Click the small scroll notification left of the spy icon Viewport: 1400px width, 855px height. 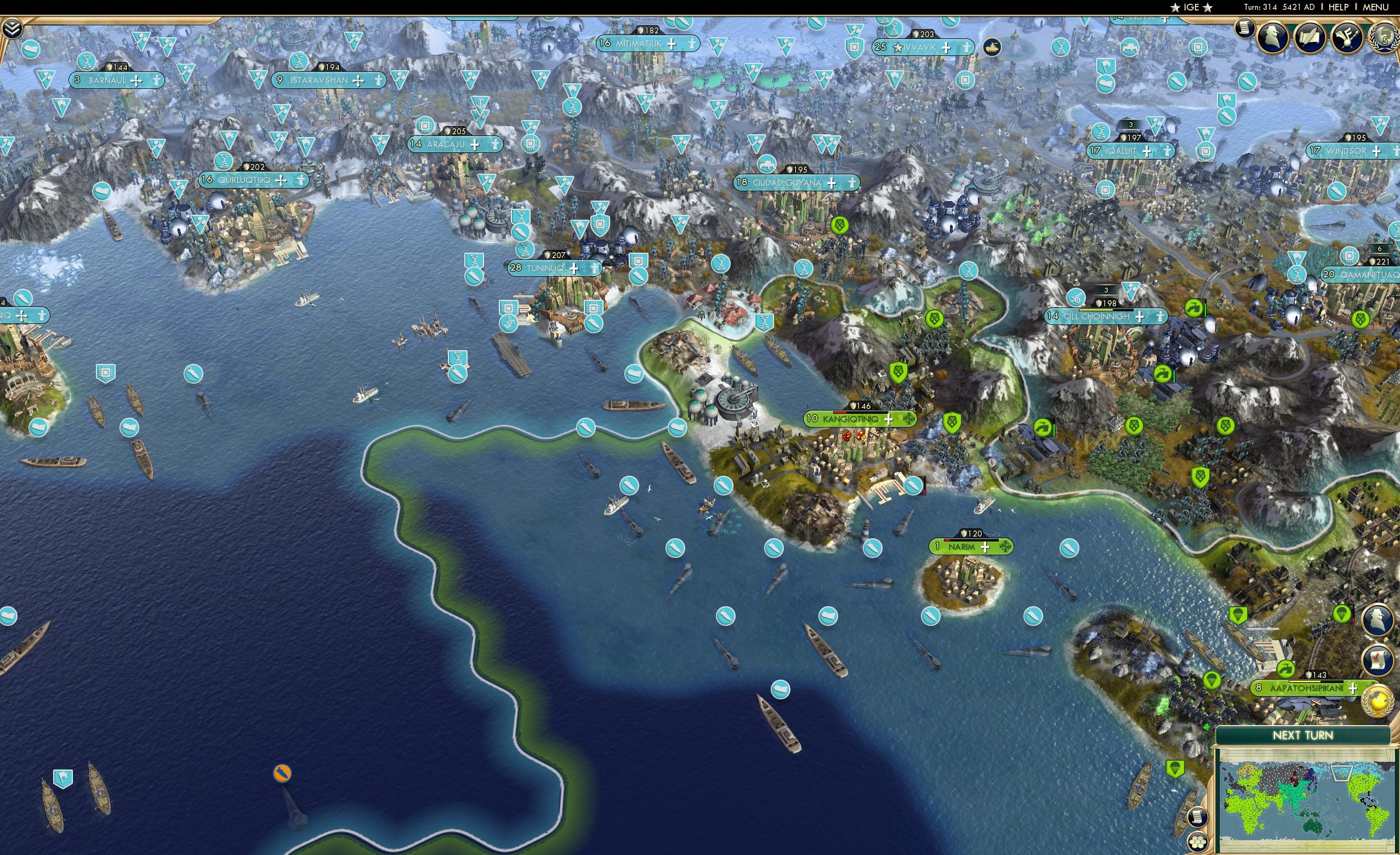pos(1245,29)
